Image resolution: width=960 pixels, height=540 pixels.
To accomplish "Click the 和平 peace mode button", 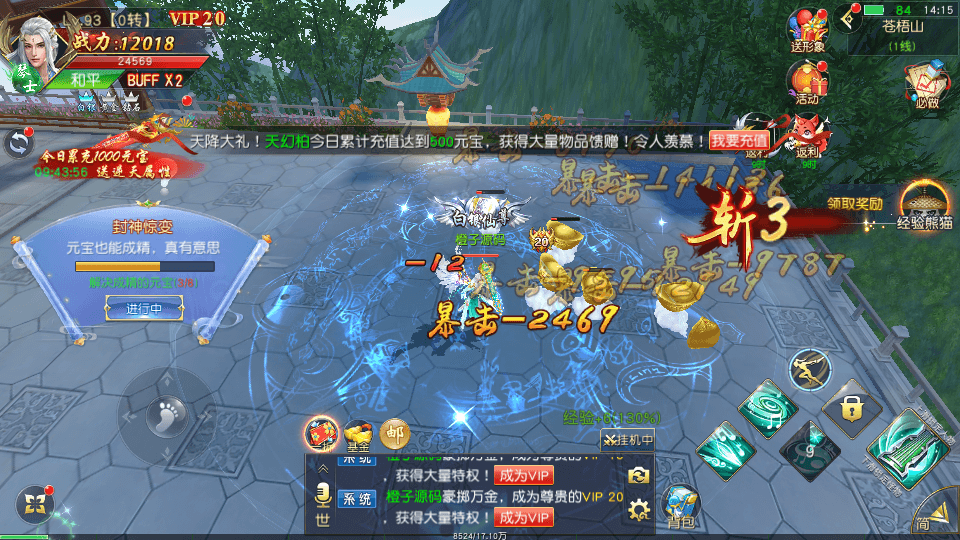I will click(86, 80).
